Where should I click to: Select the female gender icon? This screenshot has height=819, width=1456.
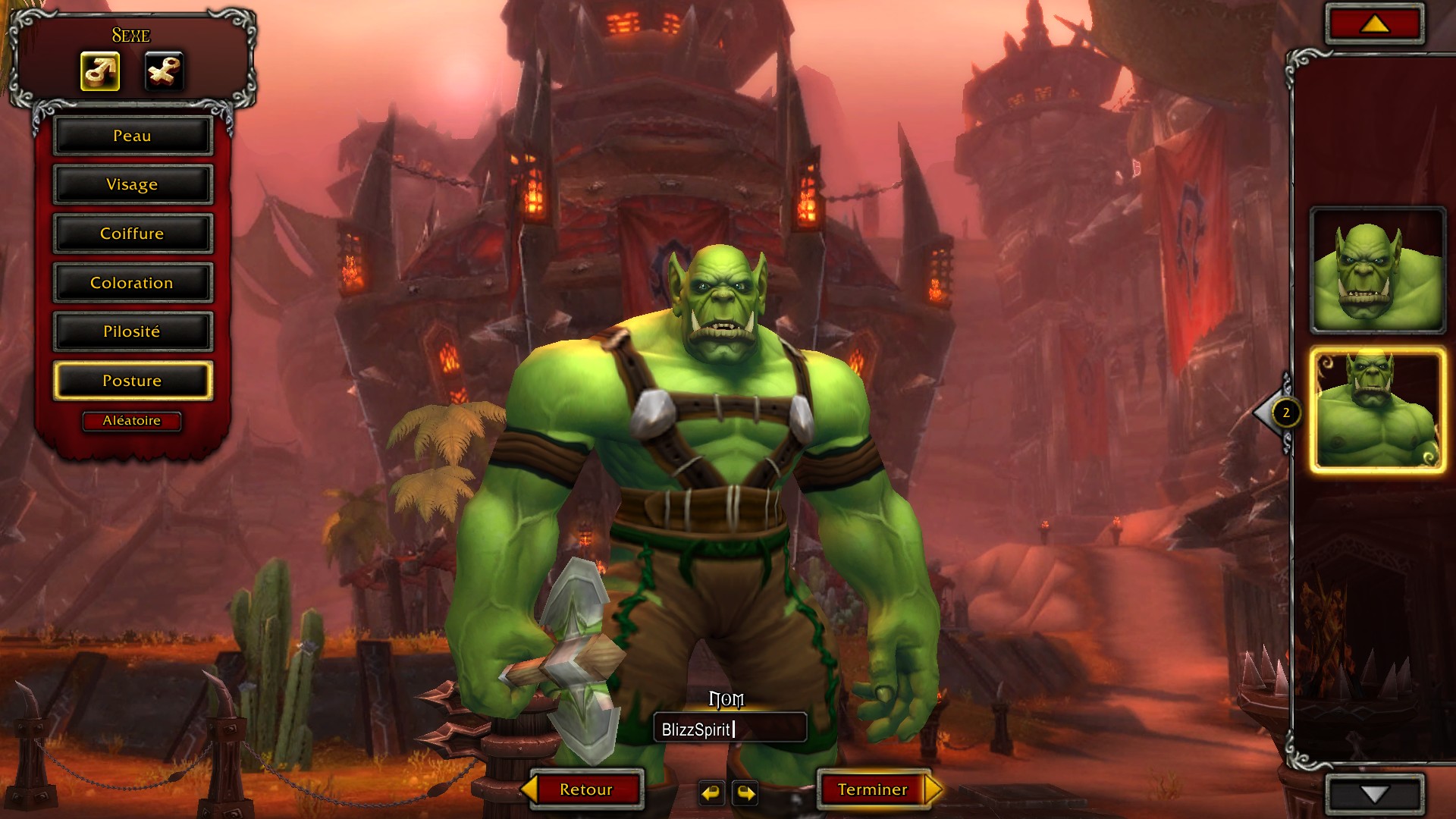tap(164, 72)
